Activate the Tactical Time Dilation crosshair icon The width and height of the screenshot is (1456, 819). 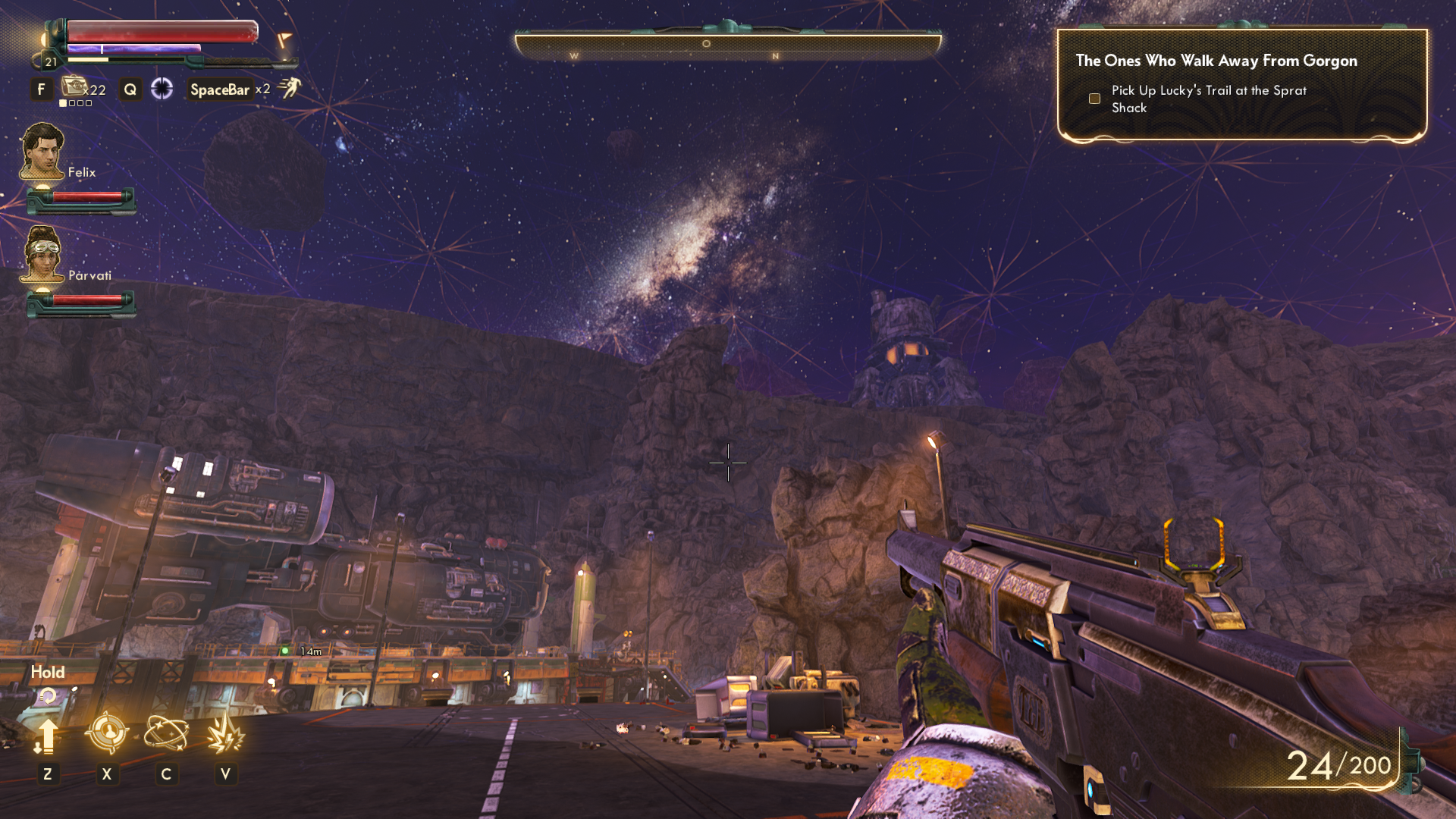pos(162,89)
